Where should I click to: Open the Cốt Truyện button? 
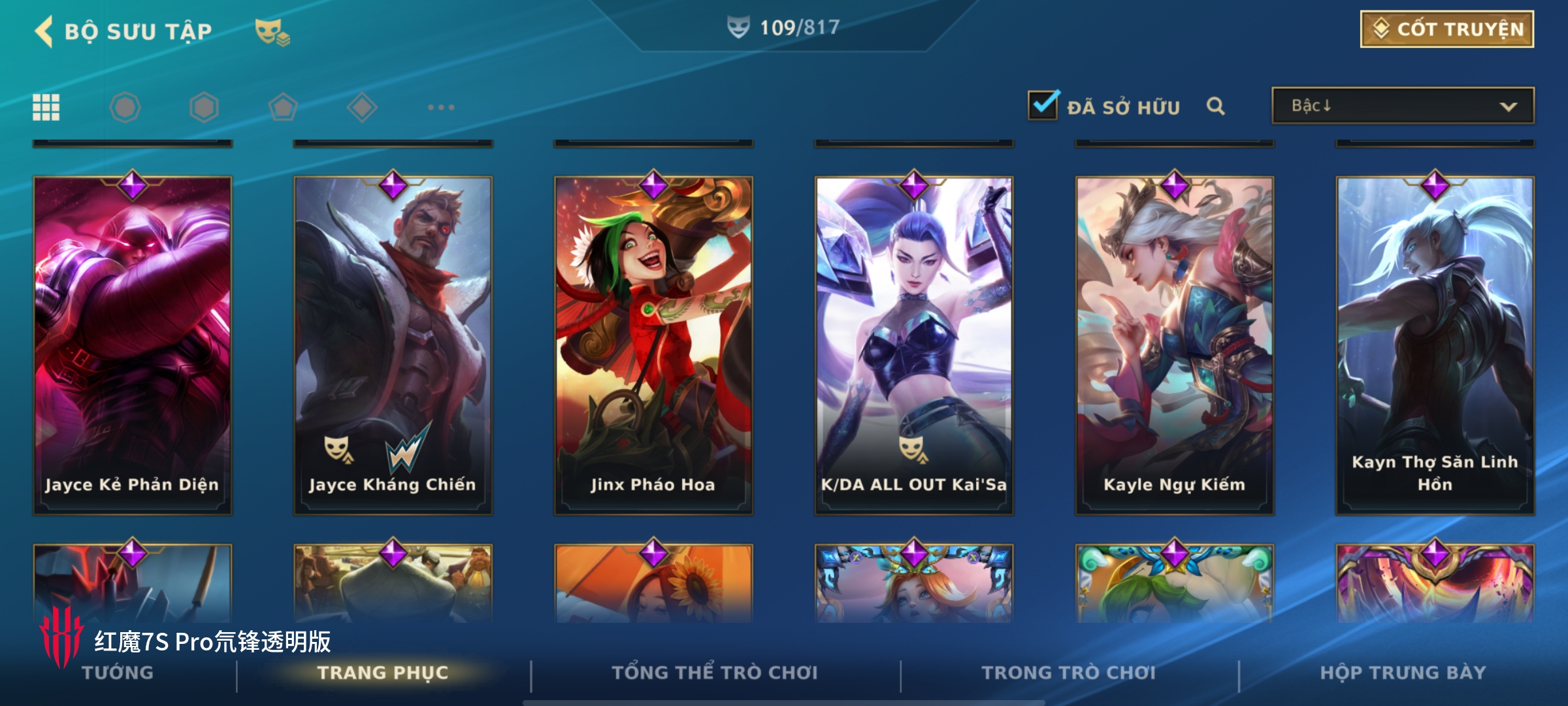[x=1446, y=29]
